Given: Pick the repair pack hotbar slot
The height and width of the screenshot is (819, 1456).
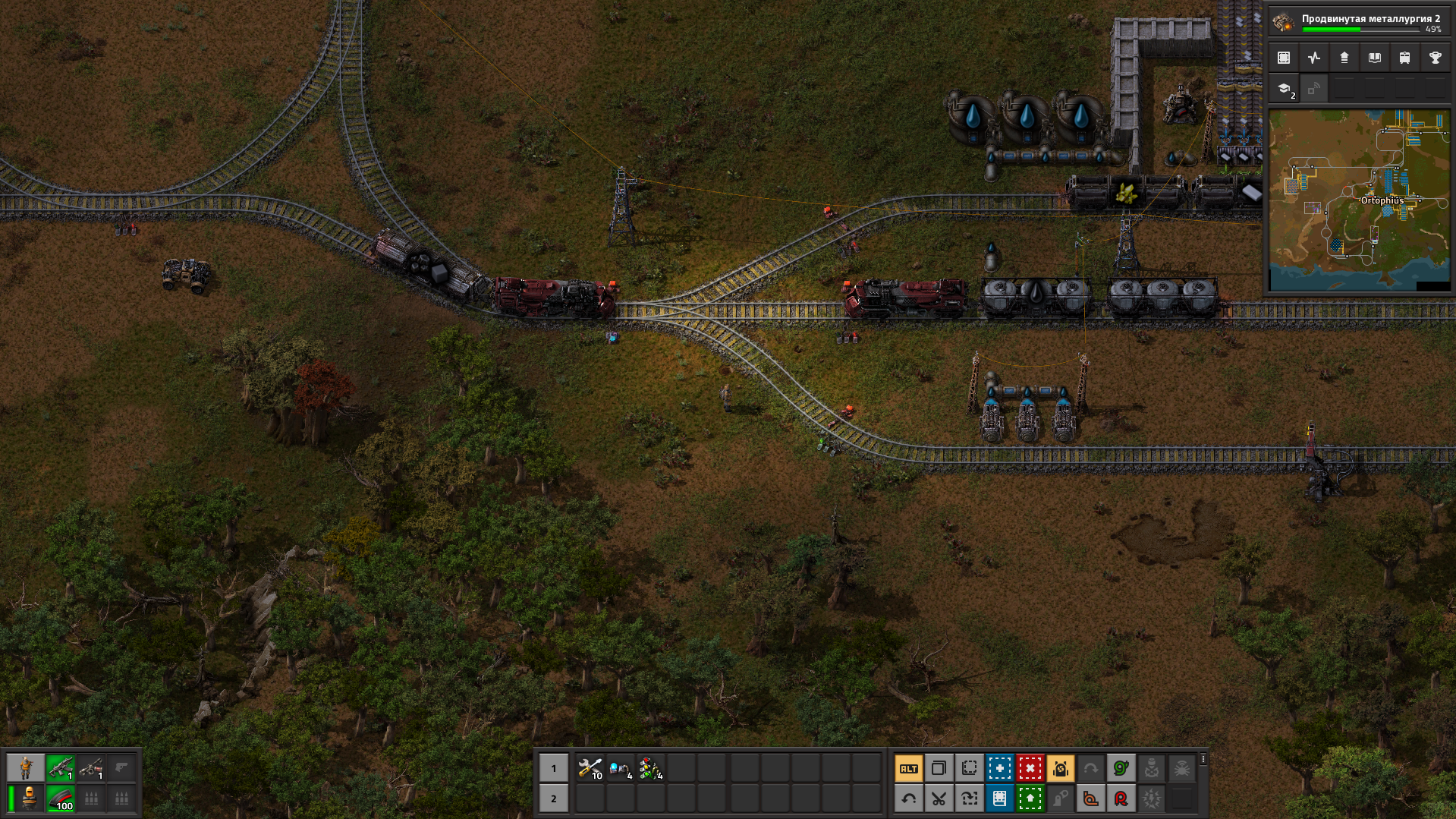Looking at the screenshot, I should (x=590, y=769).
